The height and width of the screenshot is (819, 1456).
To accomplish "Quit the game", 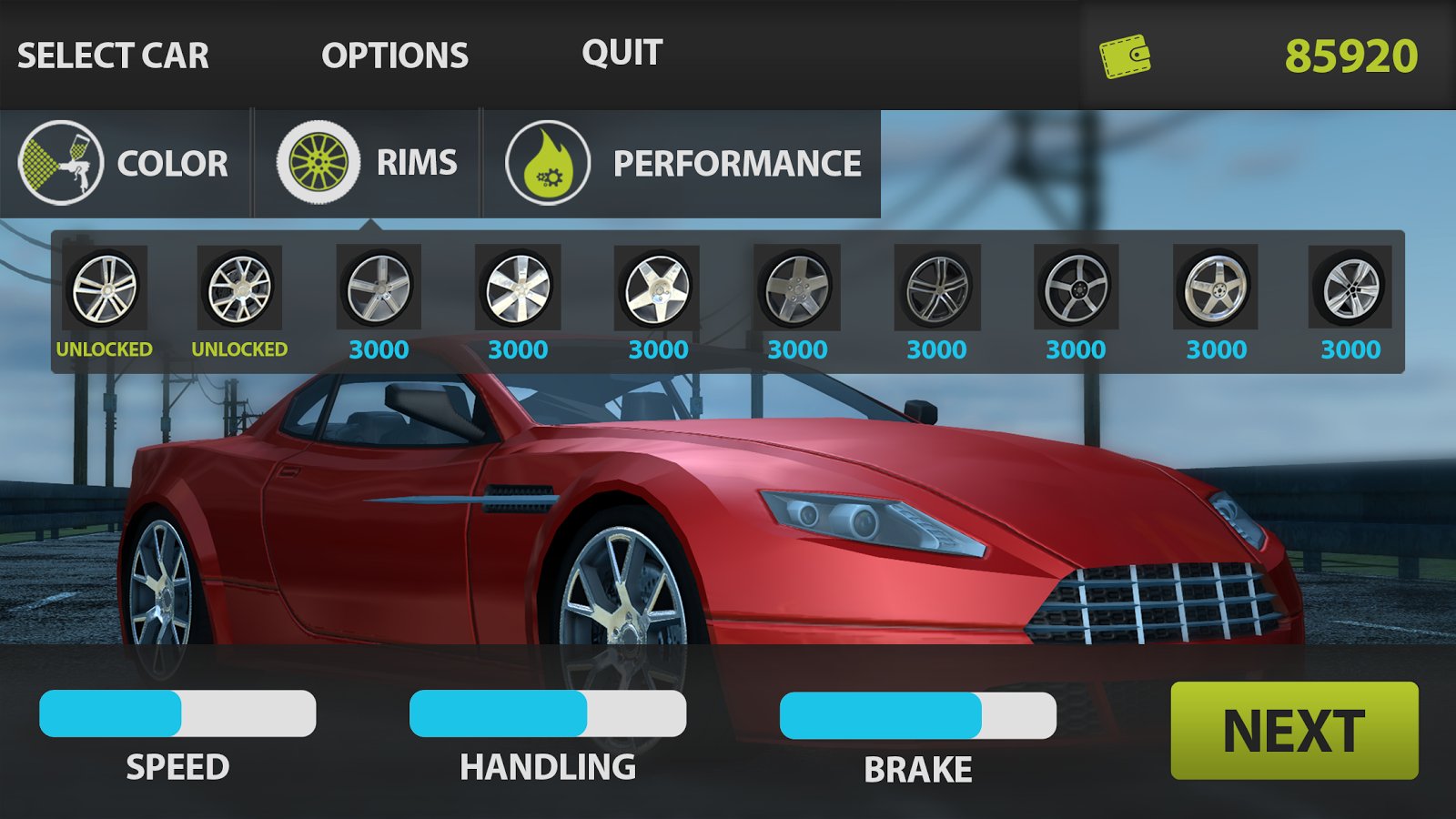I will tap(622, 53).
